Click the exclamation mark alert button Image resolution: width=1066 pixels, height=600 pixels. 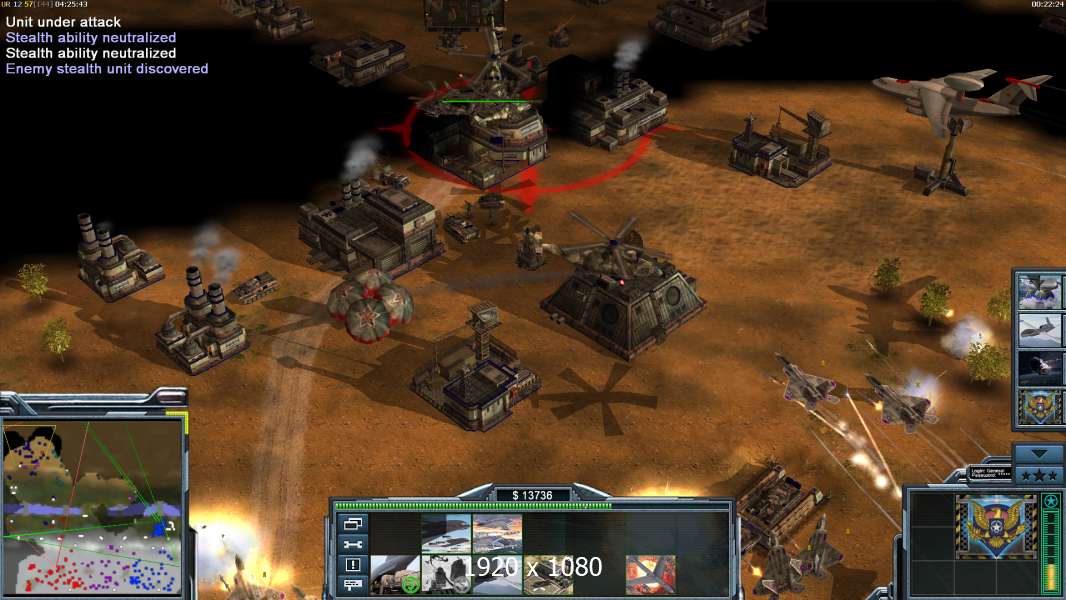point(353,565)
